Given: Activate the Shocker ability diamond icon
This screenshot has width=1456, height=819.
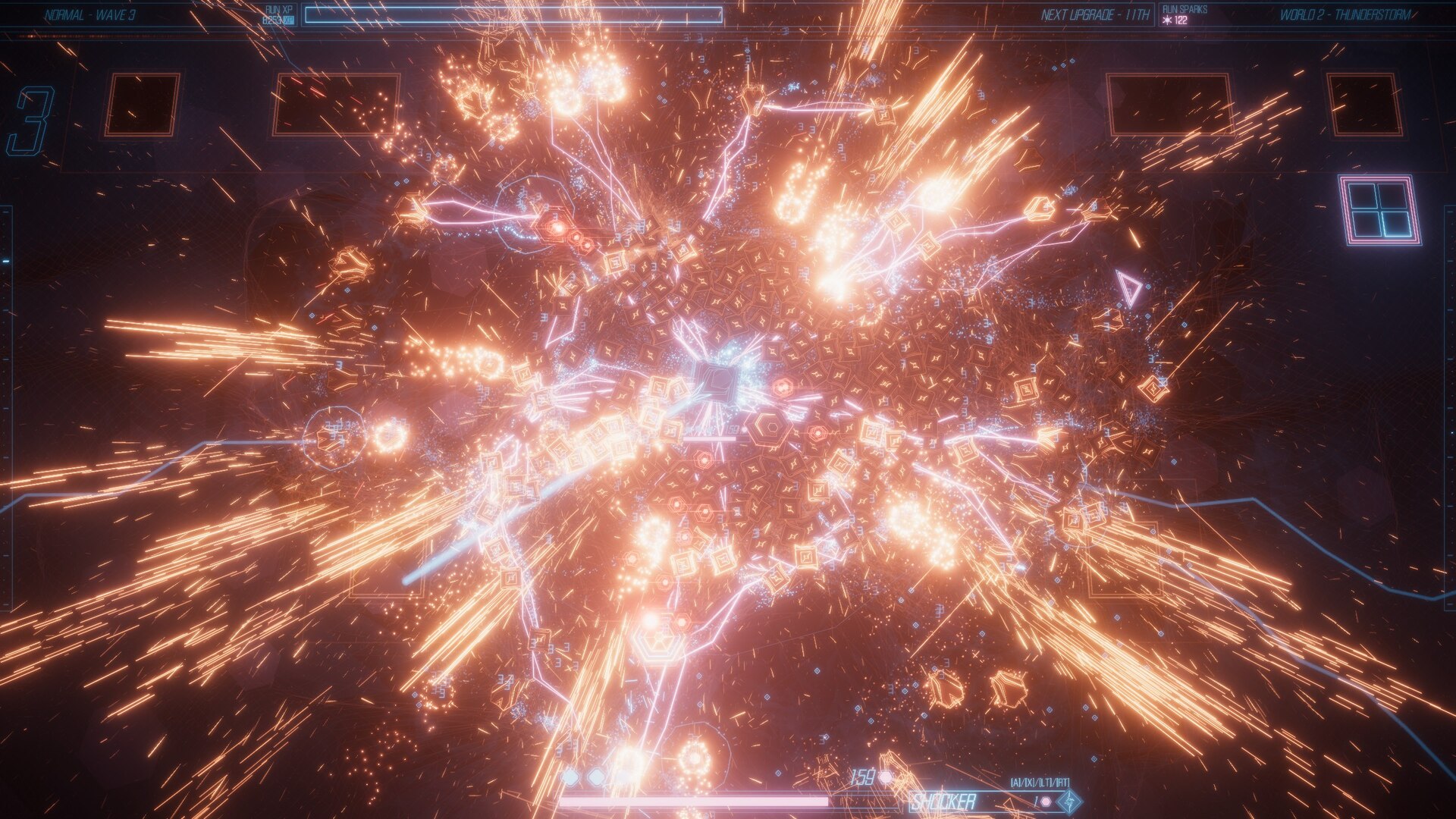Looking at the screenshot, I should [1070, 801].
